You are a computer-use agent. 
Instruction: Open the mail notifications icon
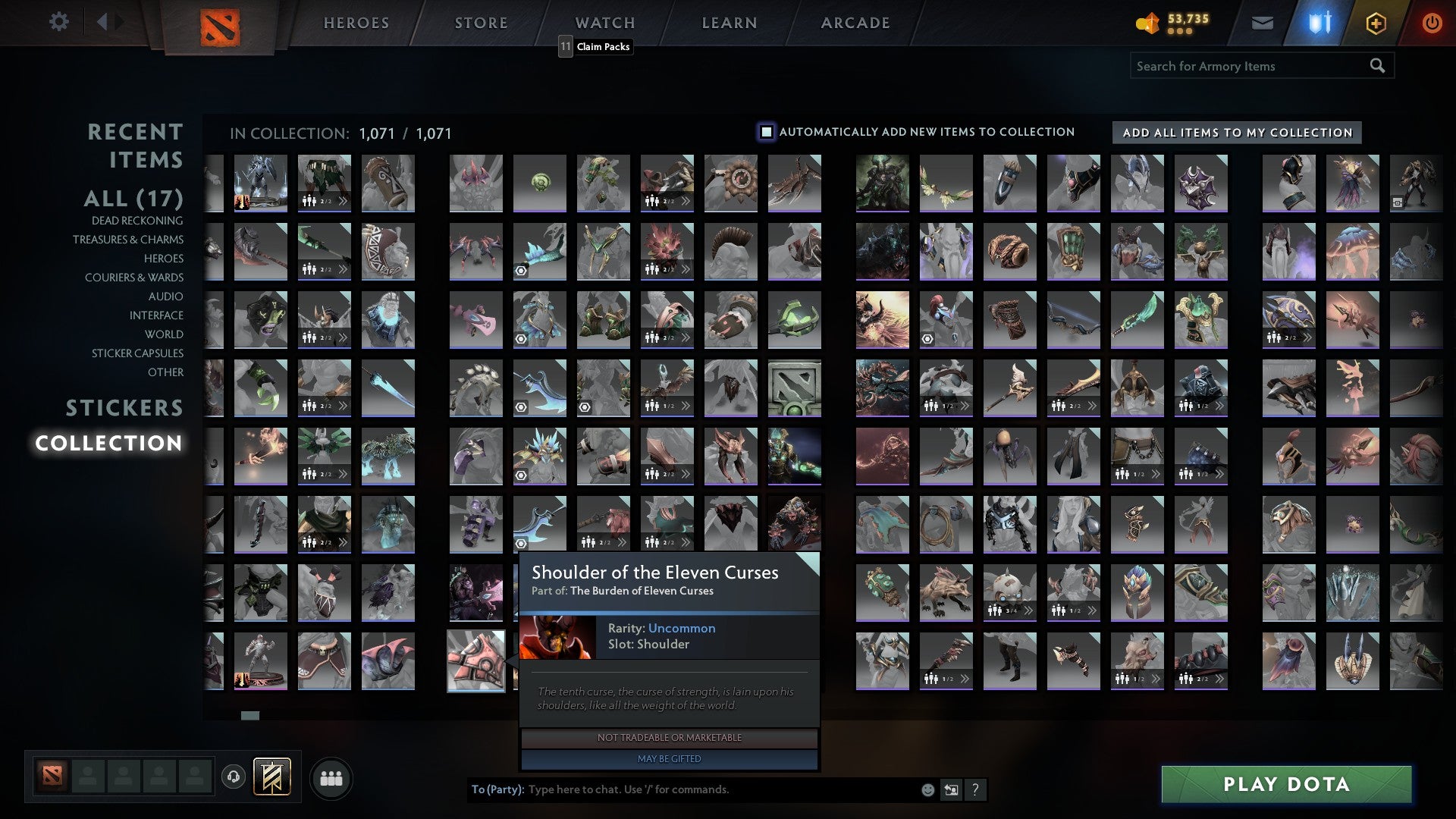tap(1262, 22)
